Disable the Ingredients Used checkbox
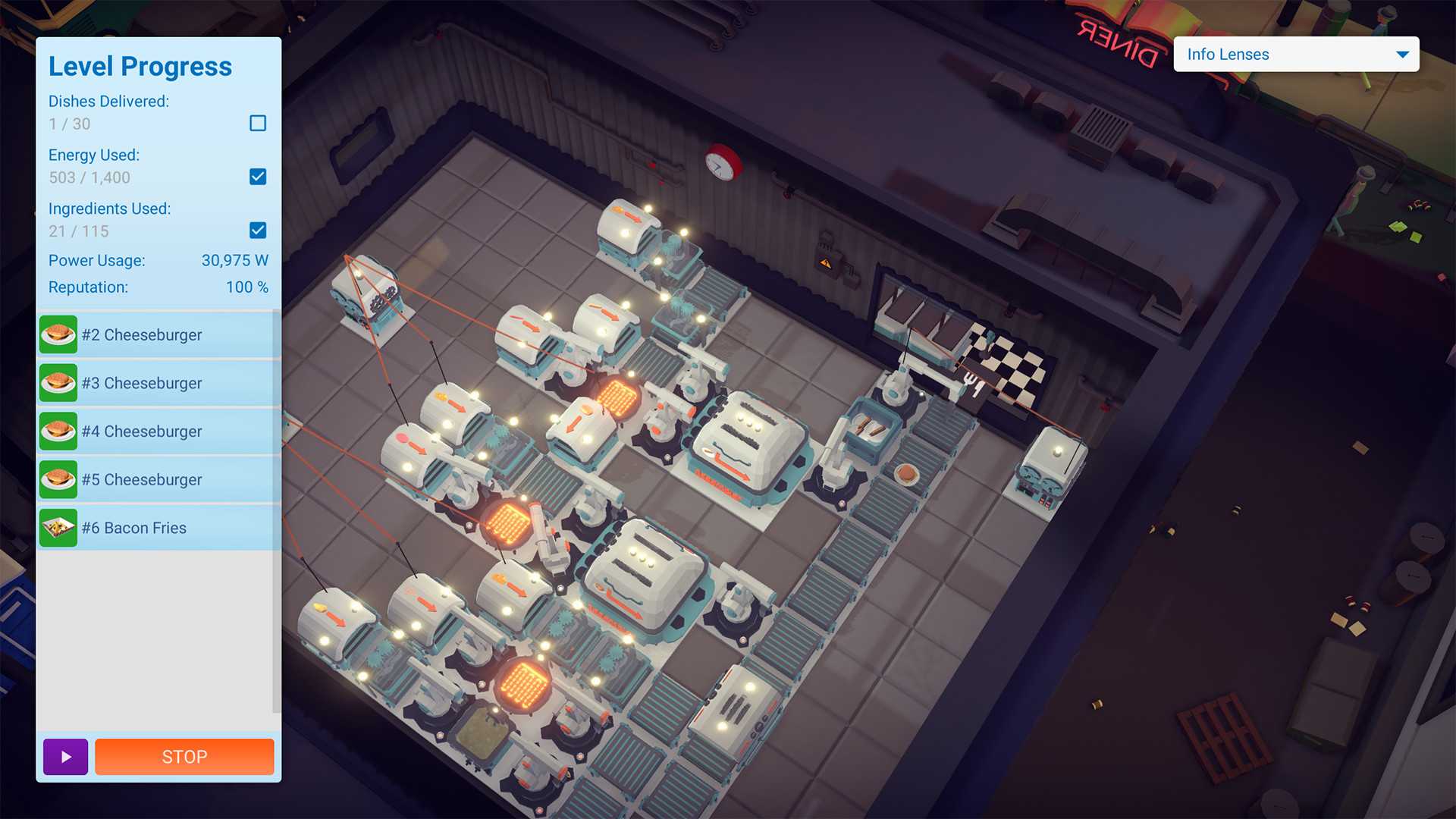Image resolution: width=1456 pixels, height=819 pixels. point(257,231)
